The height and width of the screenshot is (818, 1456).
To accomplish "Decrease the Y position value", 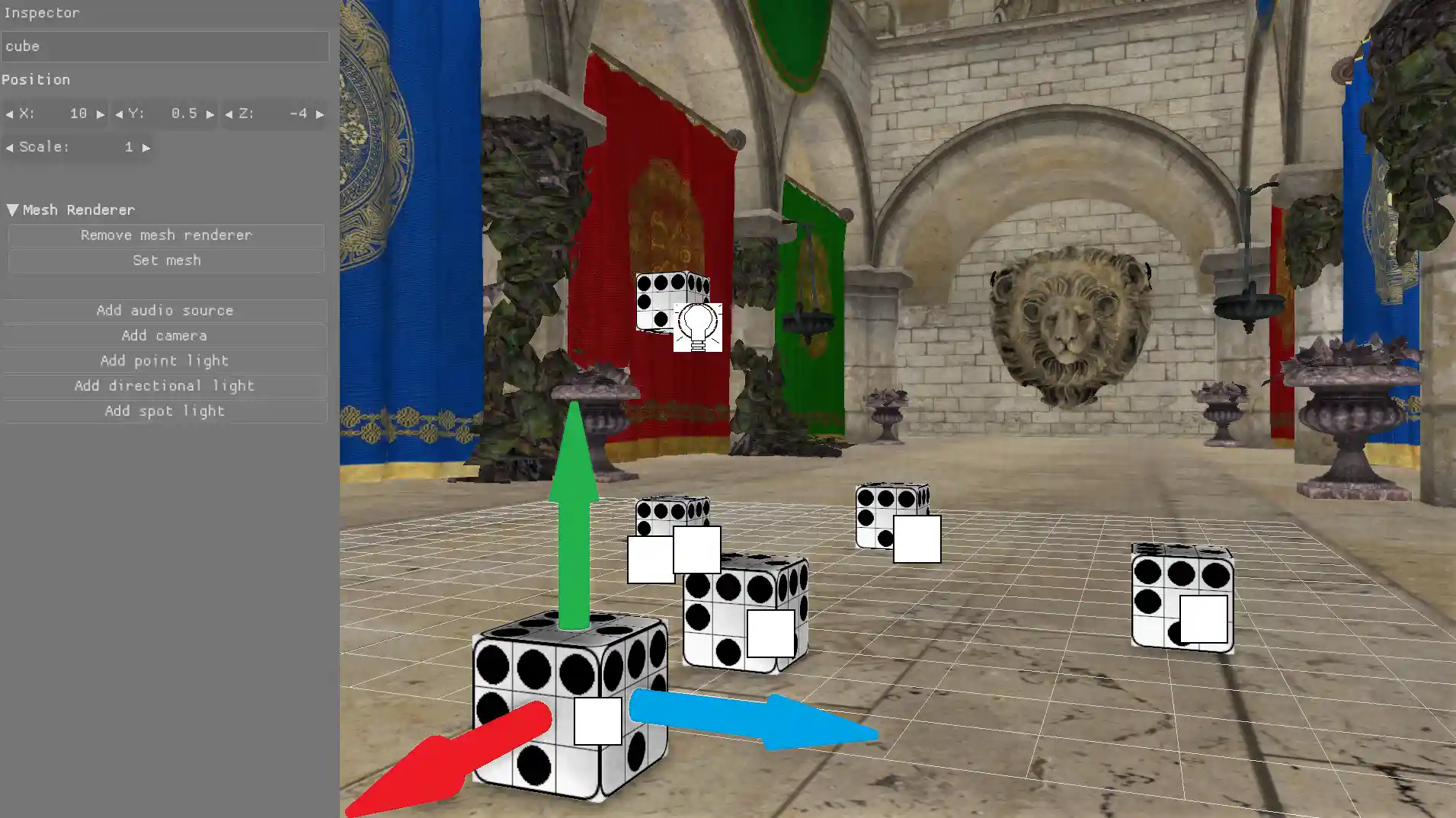I will [119, 113].
